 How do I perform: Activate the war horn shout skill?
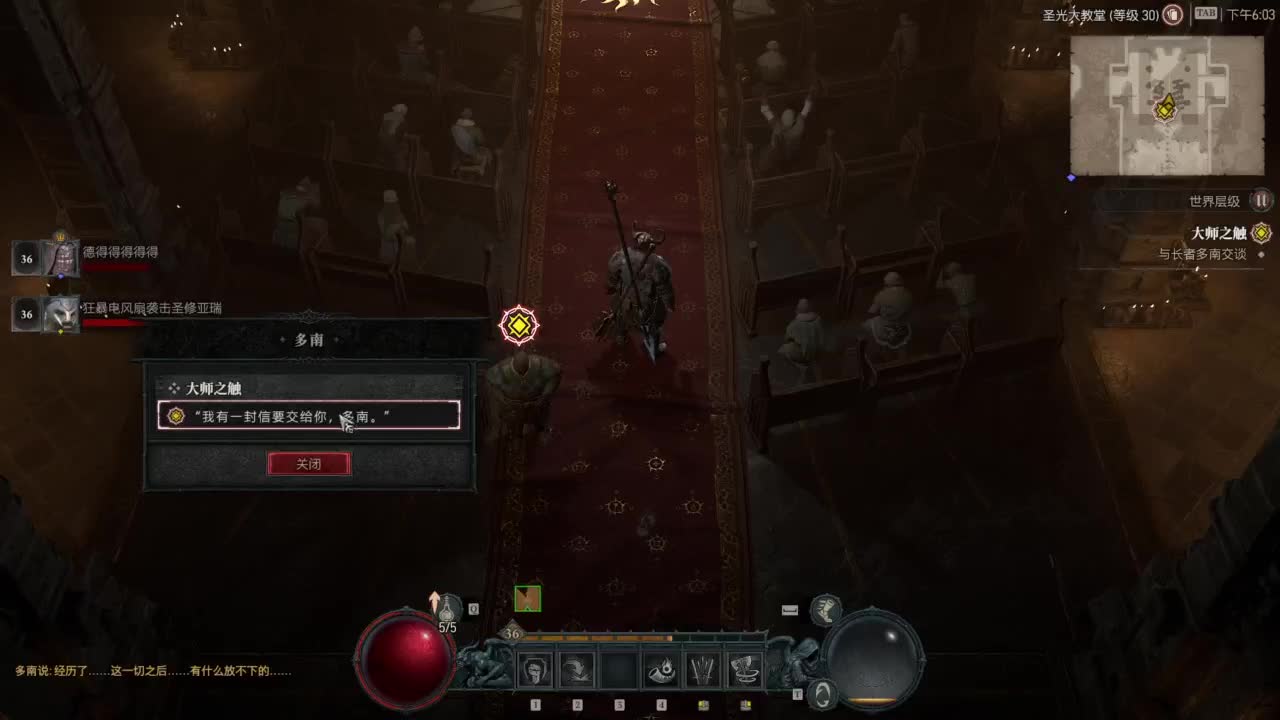pos(661,670)
